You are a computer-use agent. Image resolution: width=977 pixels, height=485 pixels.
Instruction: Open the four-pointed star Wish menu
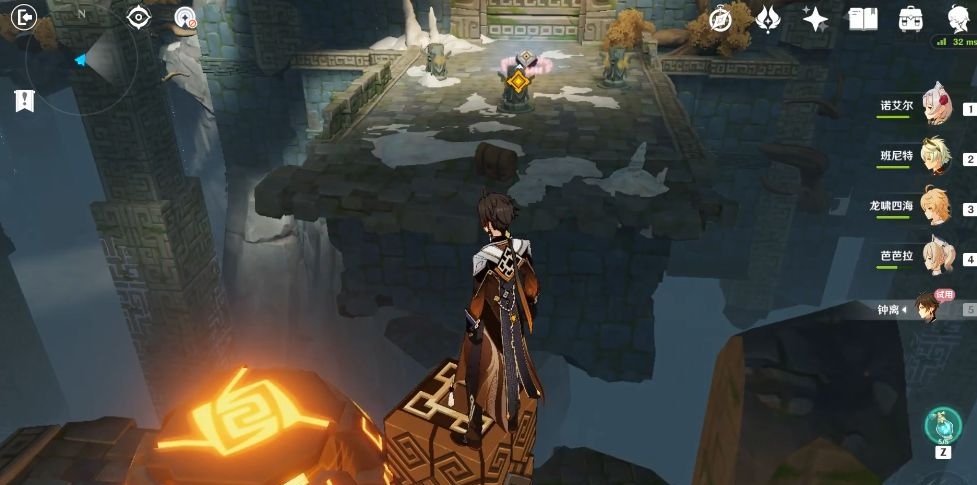click(815, 18)
